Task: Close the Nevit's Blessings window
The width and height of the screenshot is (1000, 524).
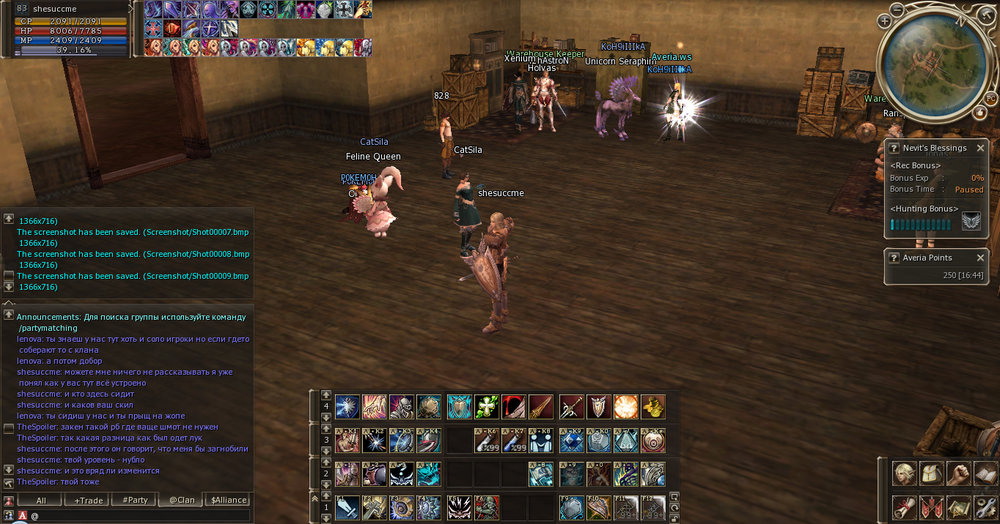Action: click(x=981, y=148)
